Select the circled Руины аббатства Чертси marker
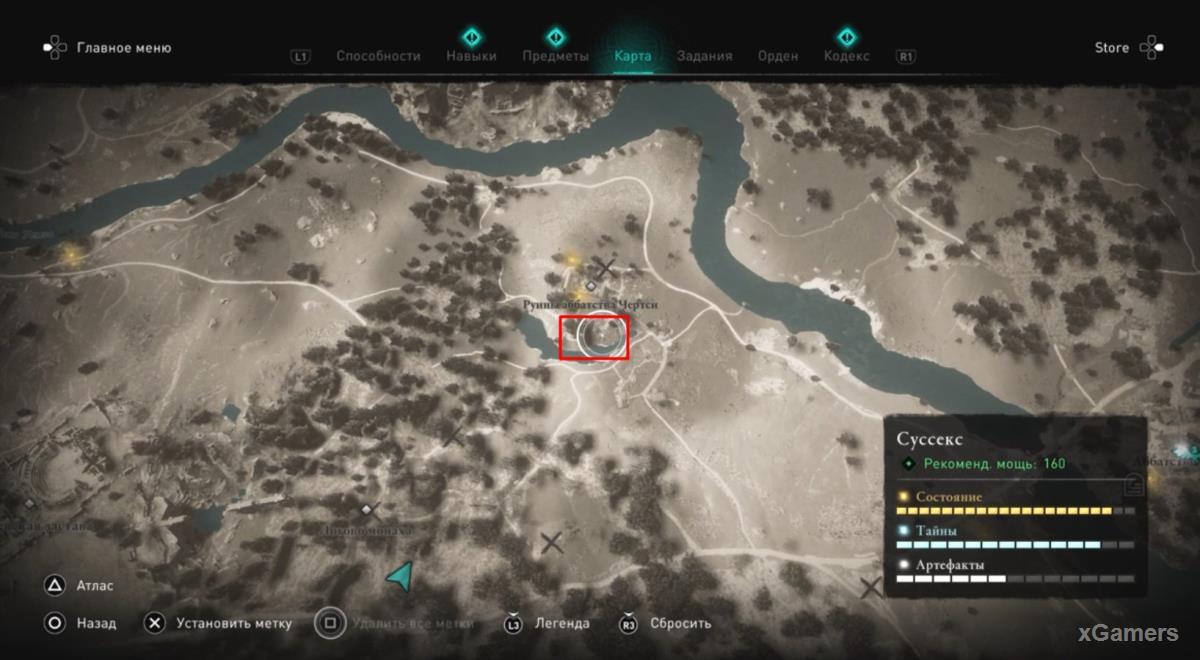Screen dimensions: 1200x660 point(594,337)
